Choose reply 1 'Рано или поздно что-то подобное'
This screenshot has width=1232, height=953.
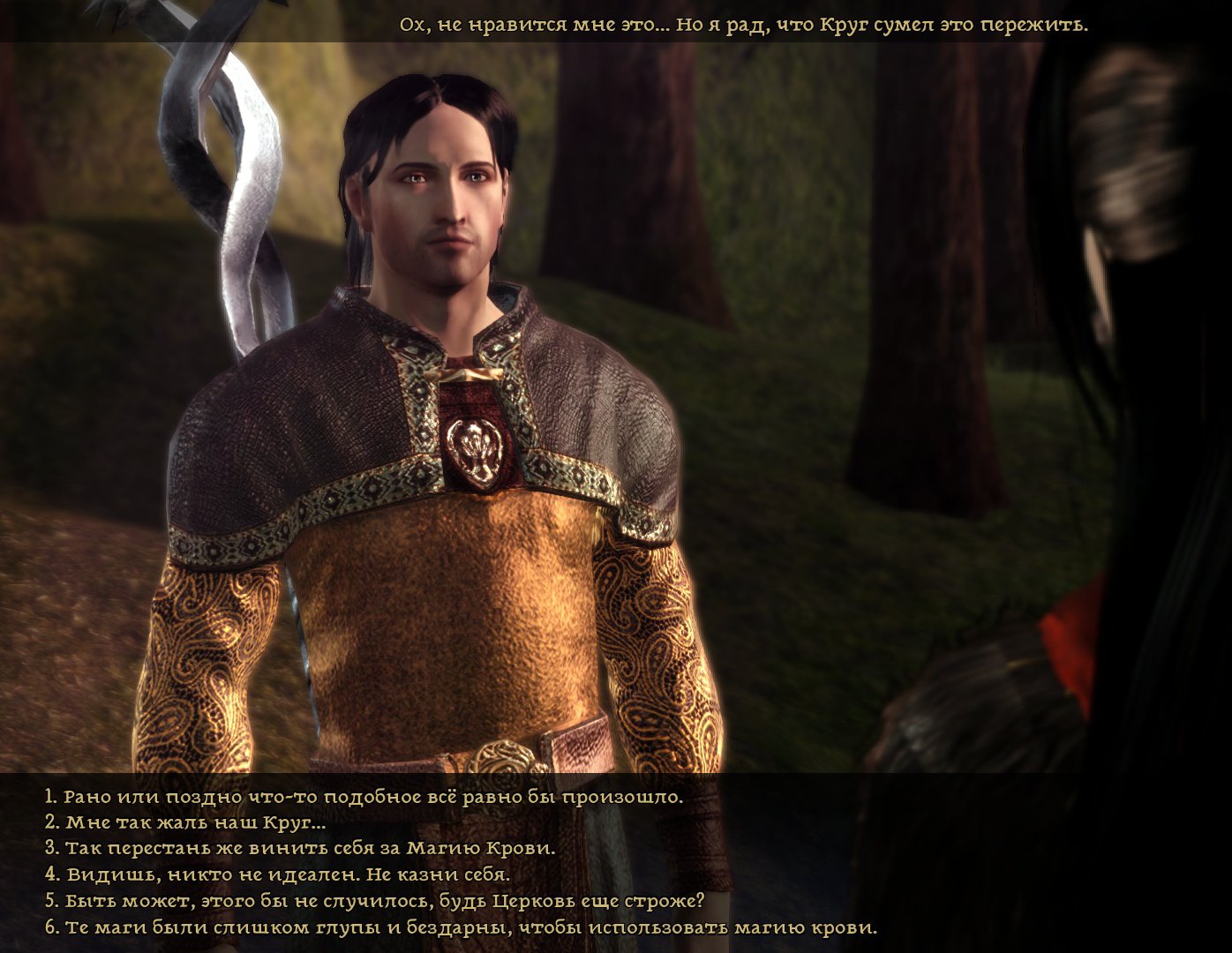coord(364,797)
